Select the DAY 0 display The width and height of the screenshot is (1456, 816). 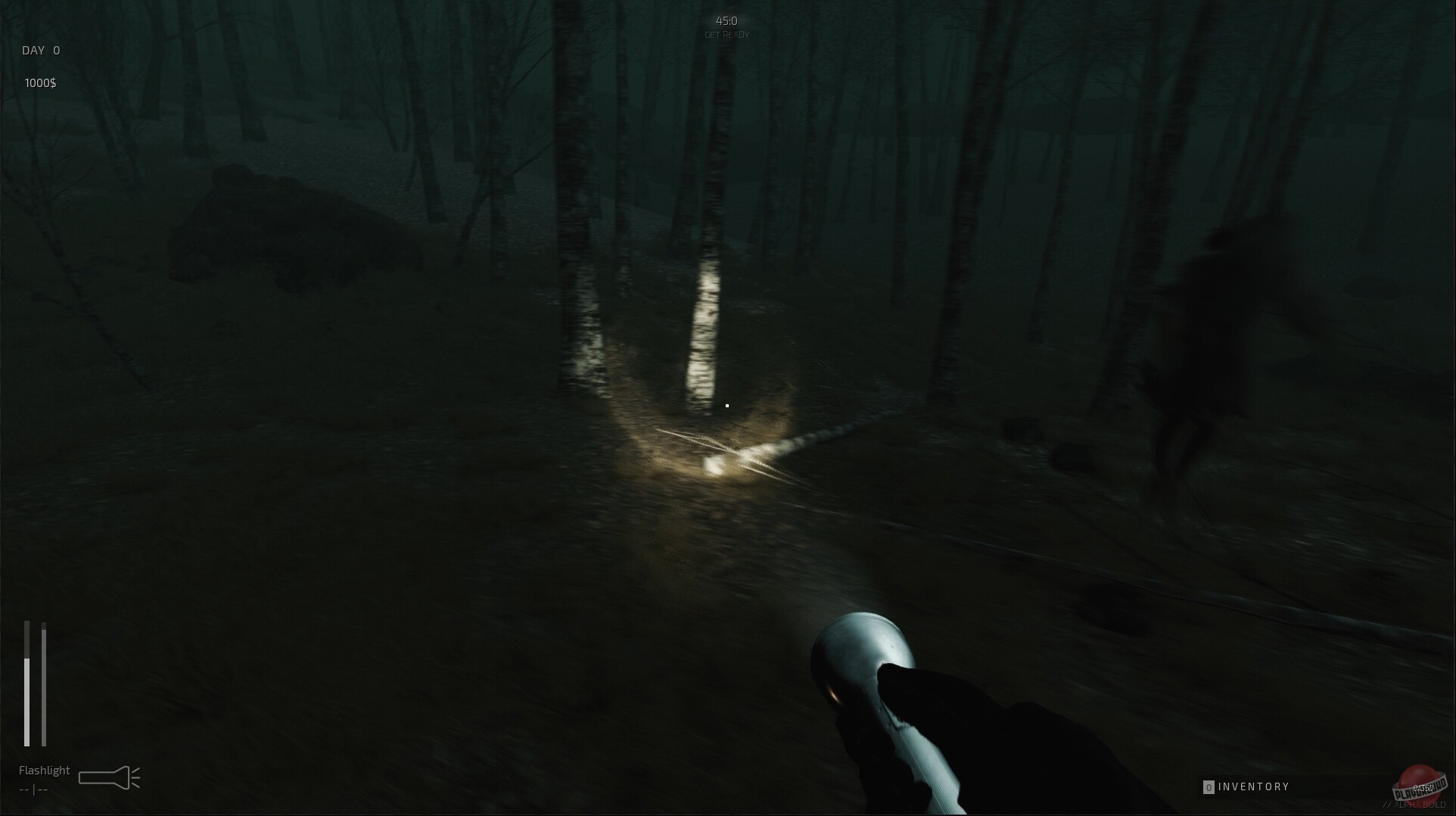pos(40,50)
